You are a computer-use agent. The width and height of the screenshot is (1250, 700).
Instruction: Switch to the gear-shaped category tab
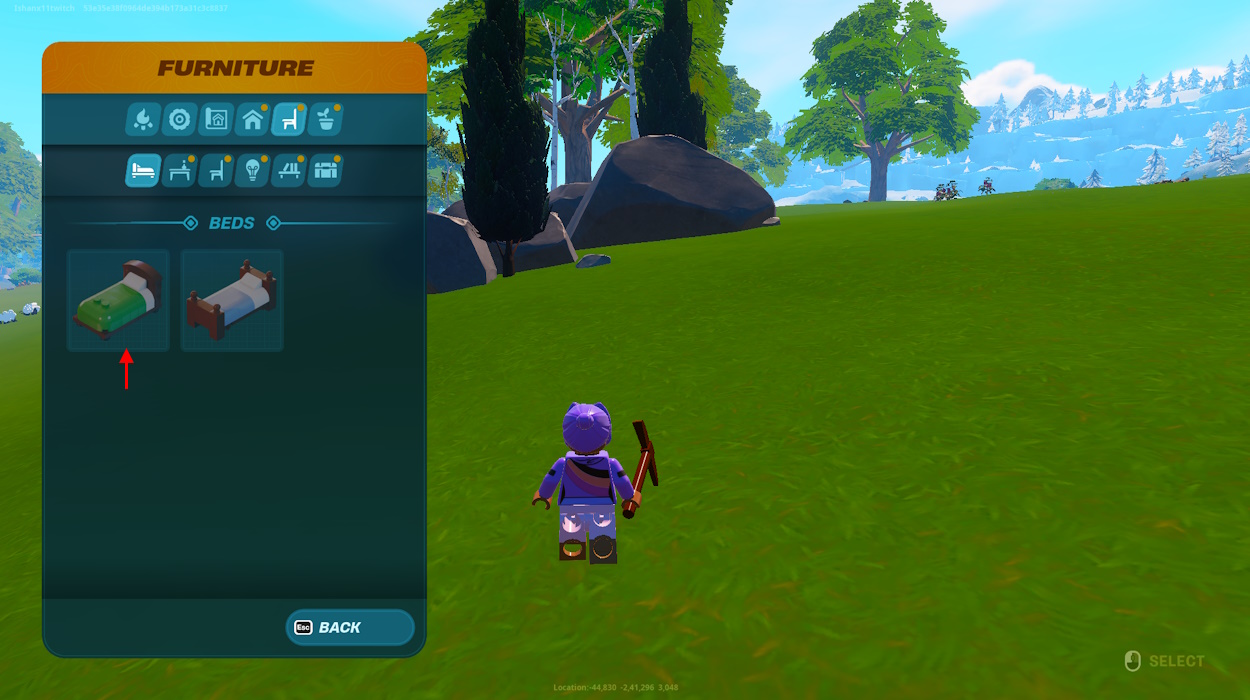tap(180, 120)
